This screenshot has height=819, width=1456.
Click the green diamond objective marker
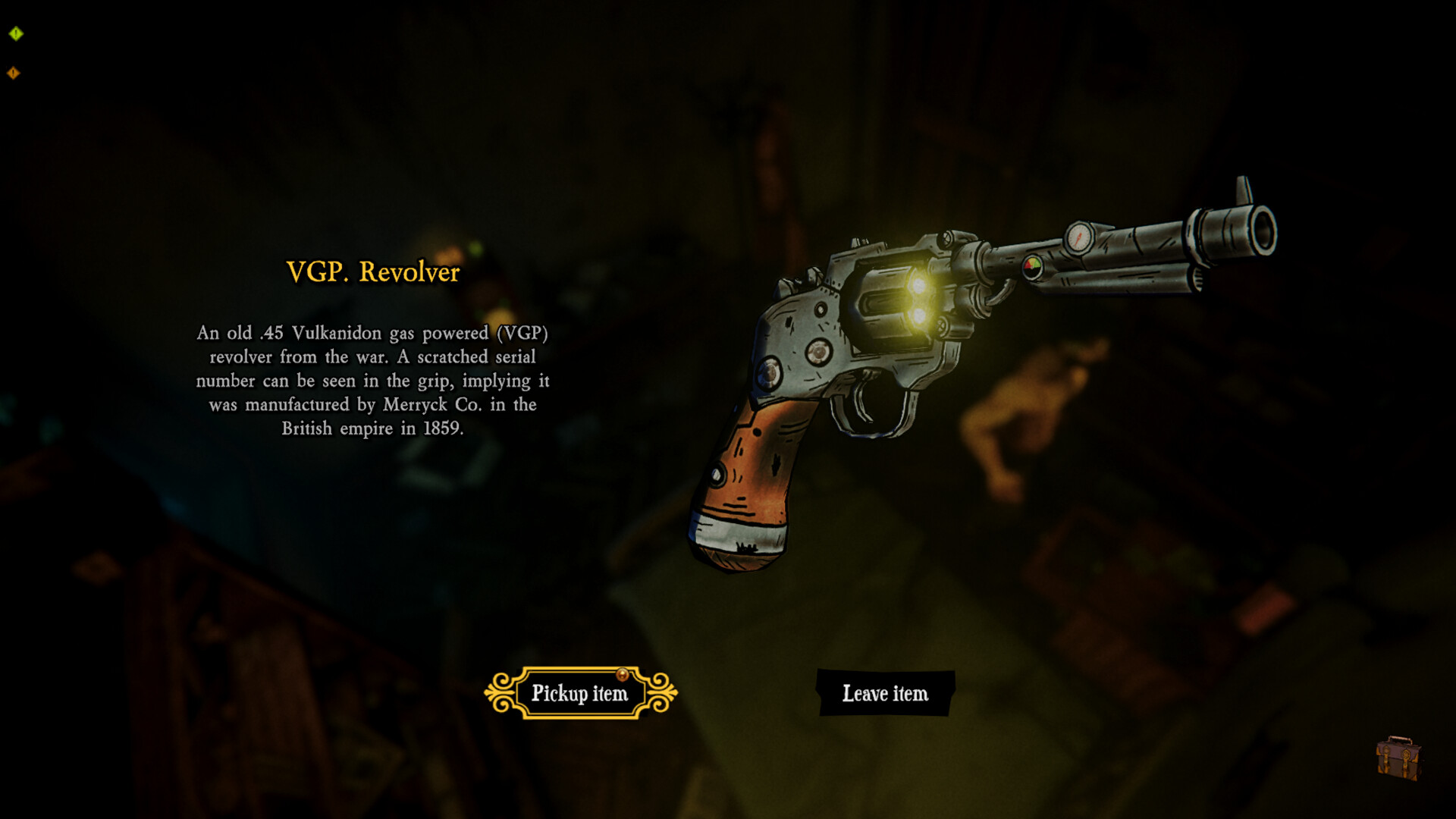point(16,33)
